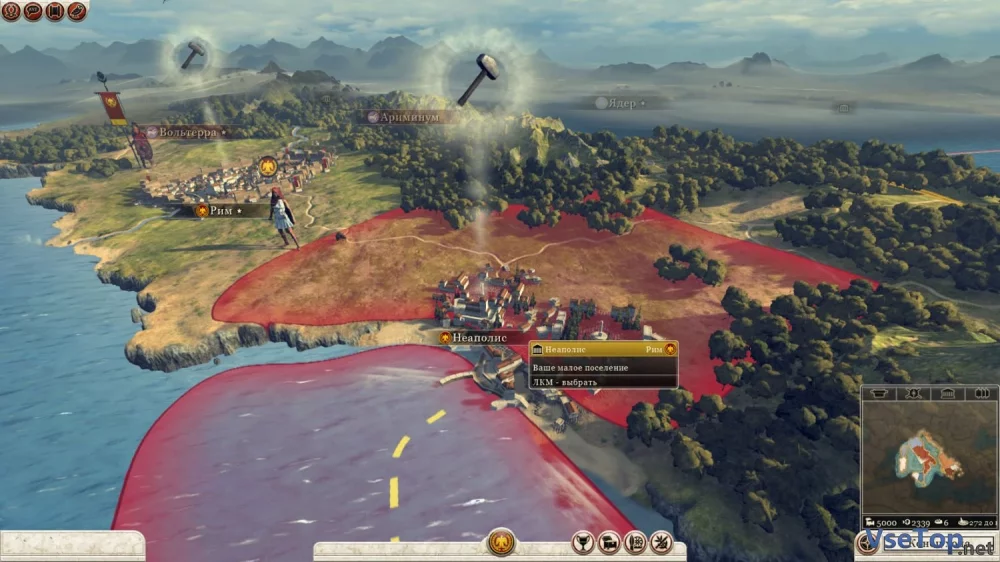Screen dimensions: 1000x562
Task: Open the chest treasury button
Action: [608, 543]
